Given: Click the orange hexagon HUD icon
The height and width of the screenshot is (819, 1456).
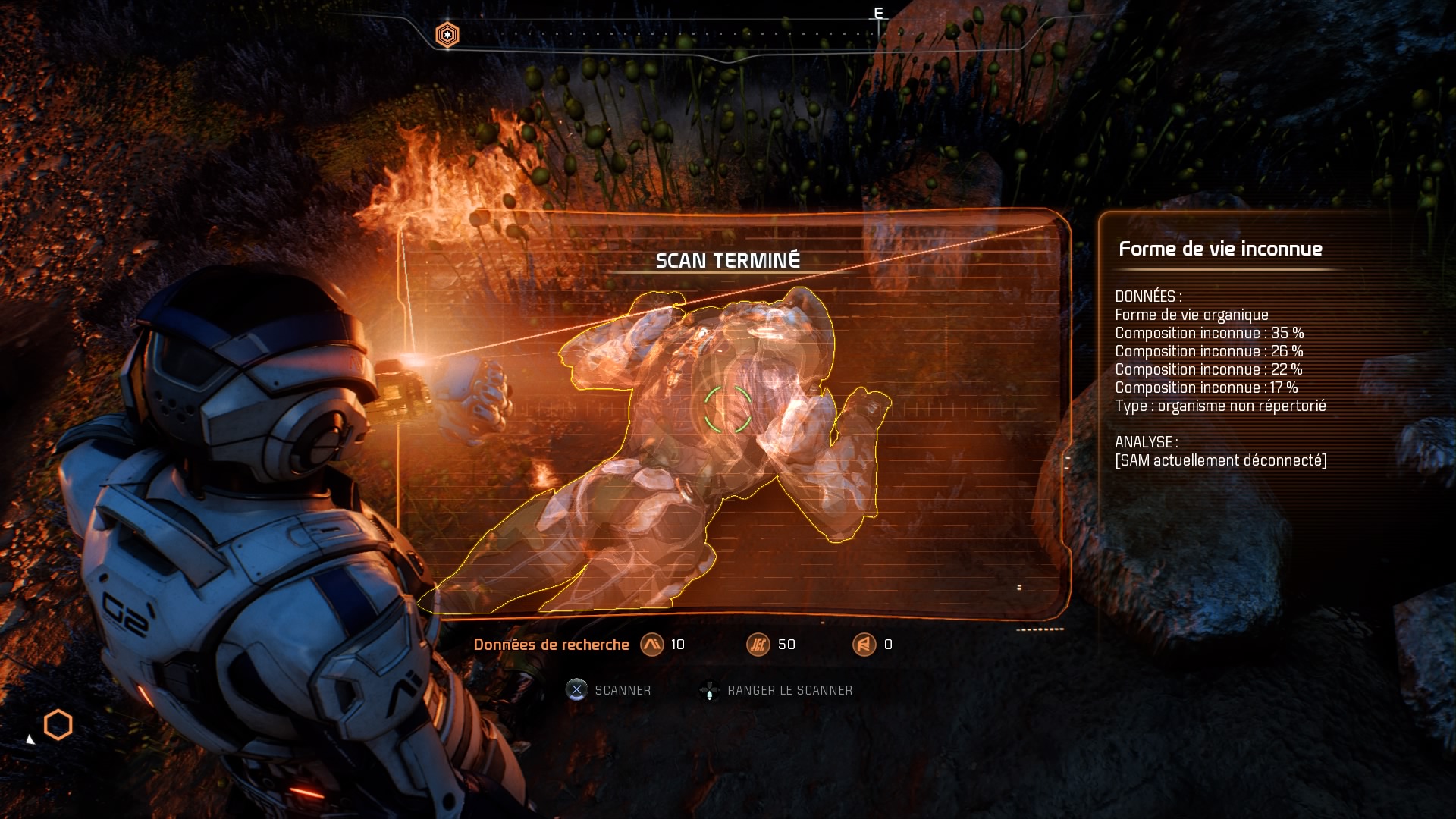Looking at the screenshot, I should coord(58,726).
